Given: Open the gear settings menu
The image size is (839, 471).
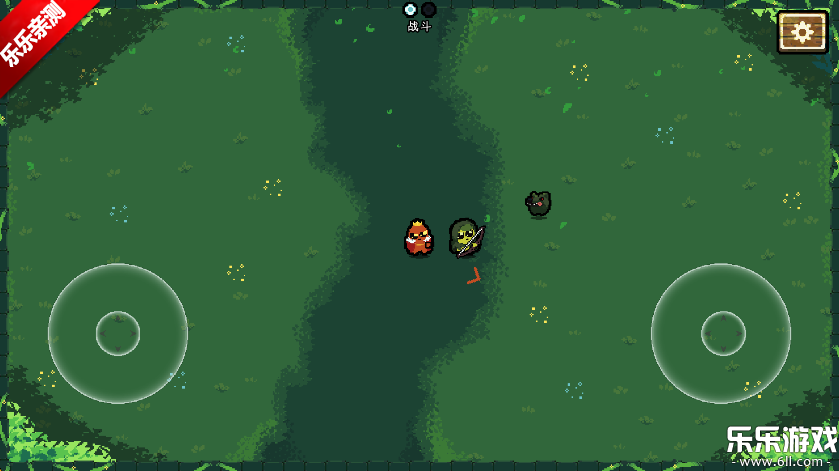Looking at the screenshot, I should [x=801, y=32].
